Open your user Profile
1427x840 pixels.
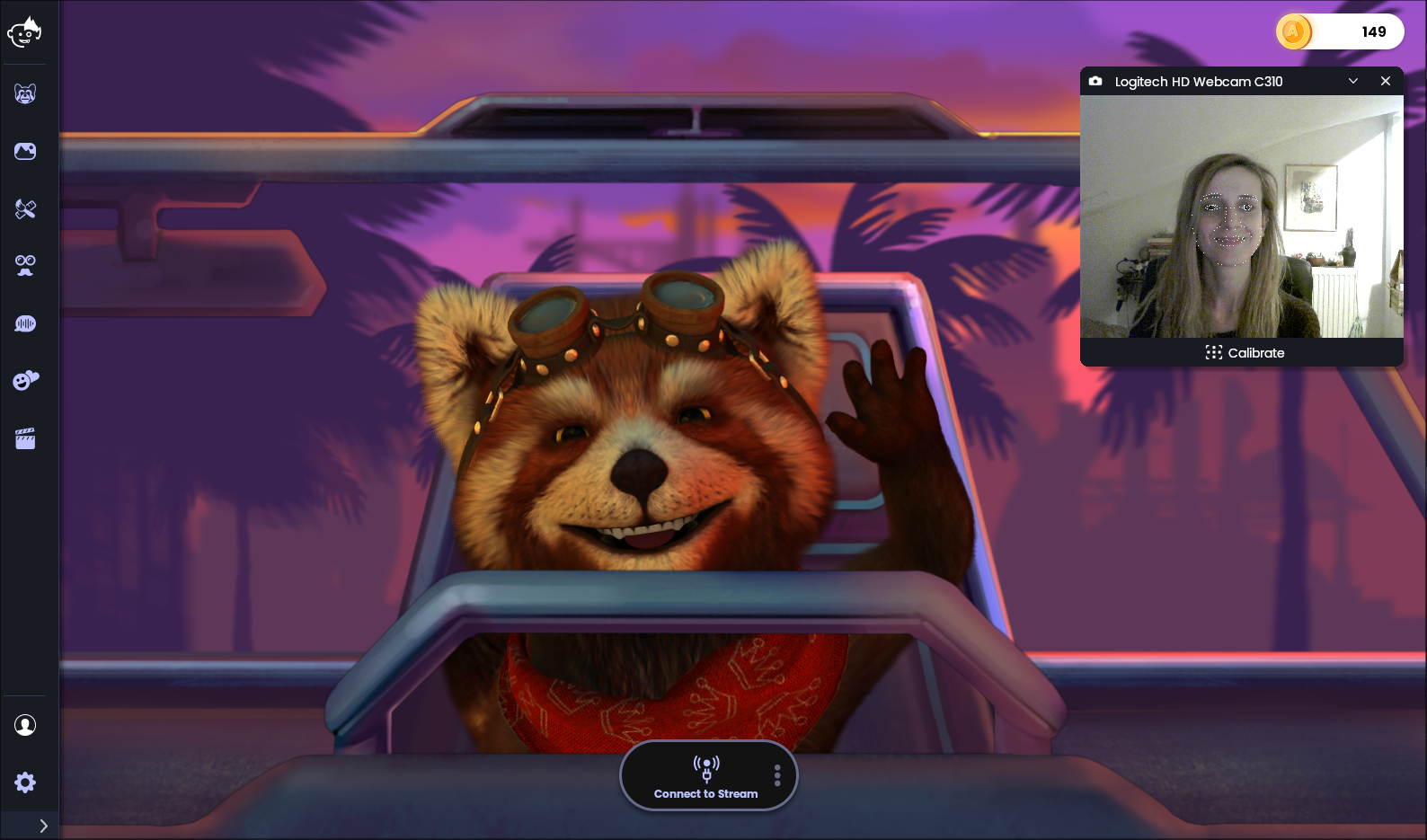(x=25, y=725)
